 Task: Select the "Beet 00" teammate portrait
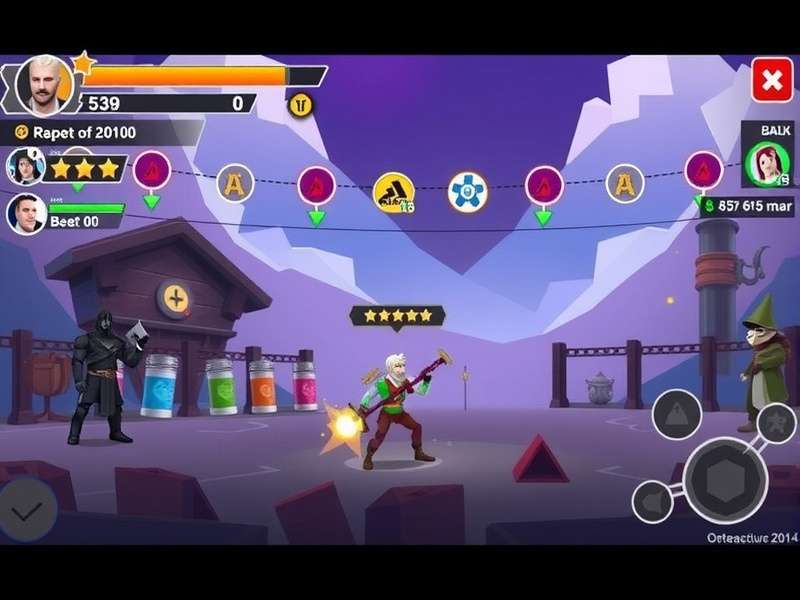click(x=27, y=213)
